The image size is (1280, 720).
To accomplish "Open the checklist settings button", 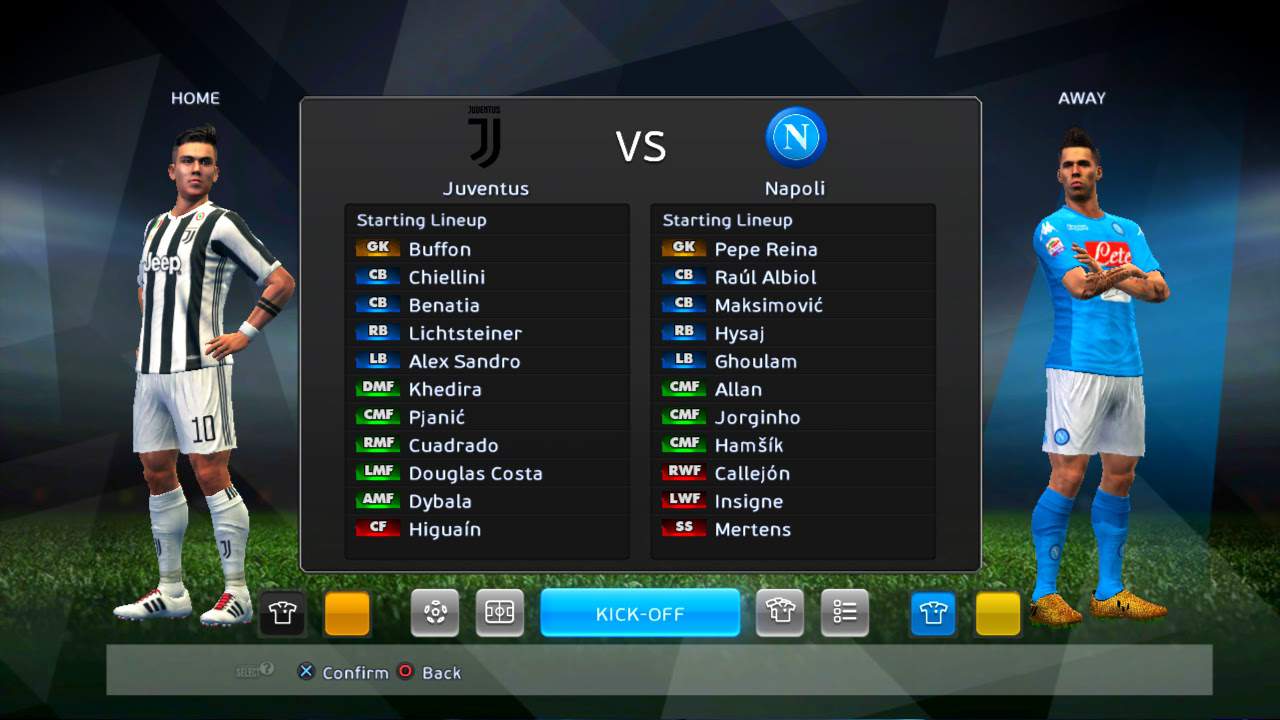I will (845, 613).
